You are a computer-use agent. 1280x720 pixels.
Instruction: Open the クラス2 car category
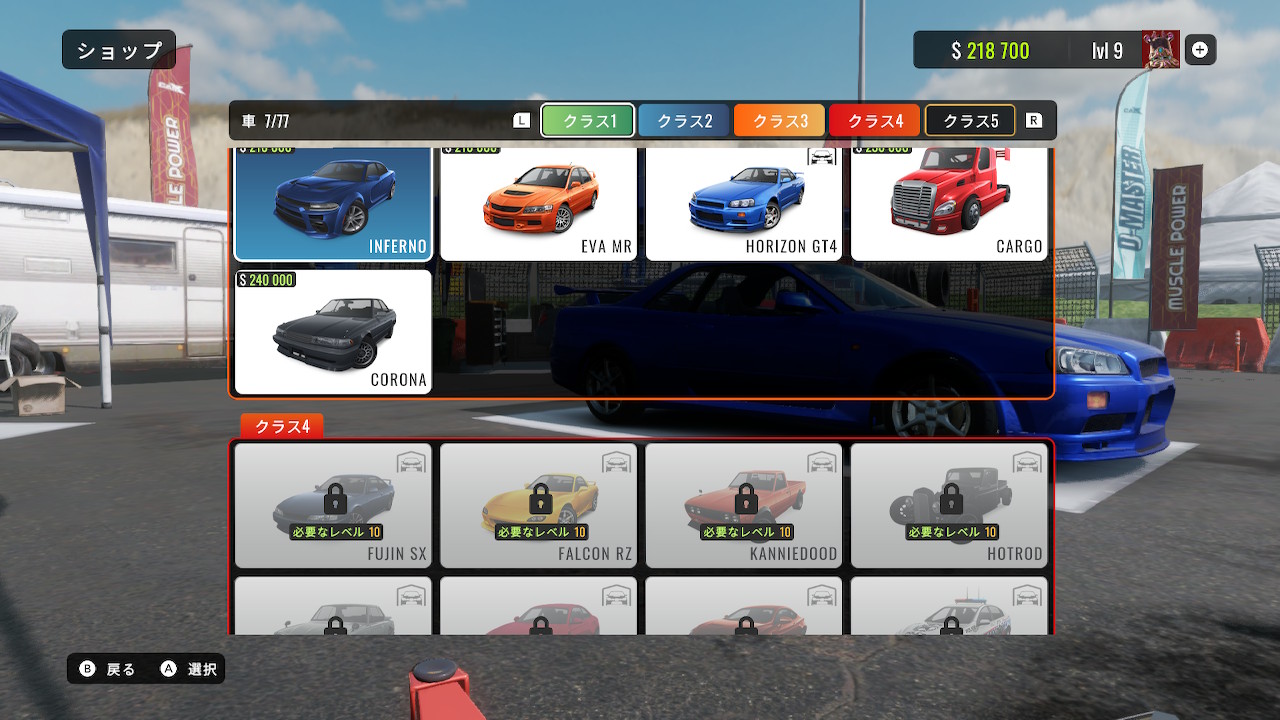[x=684, y=121]
